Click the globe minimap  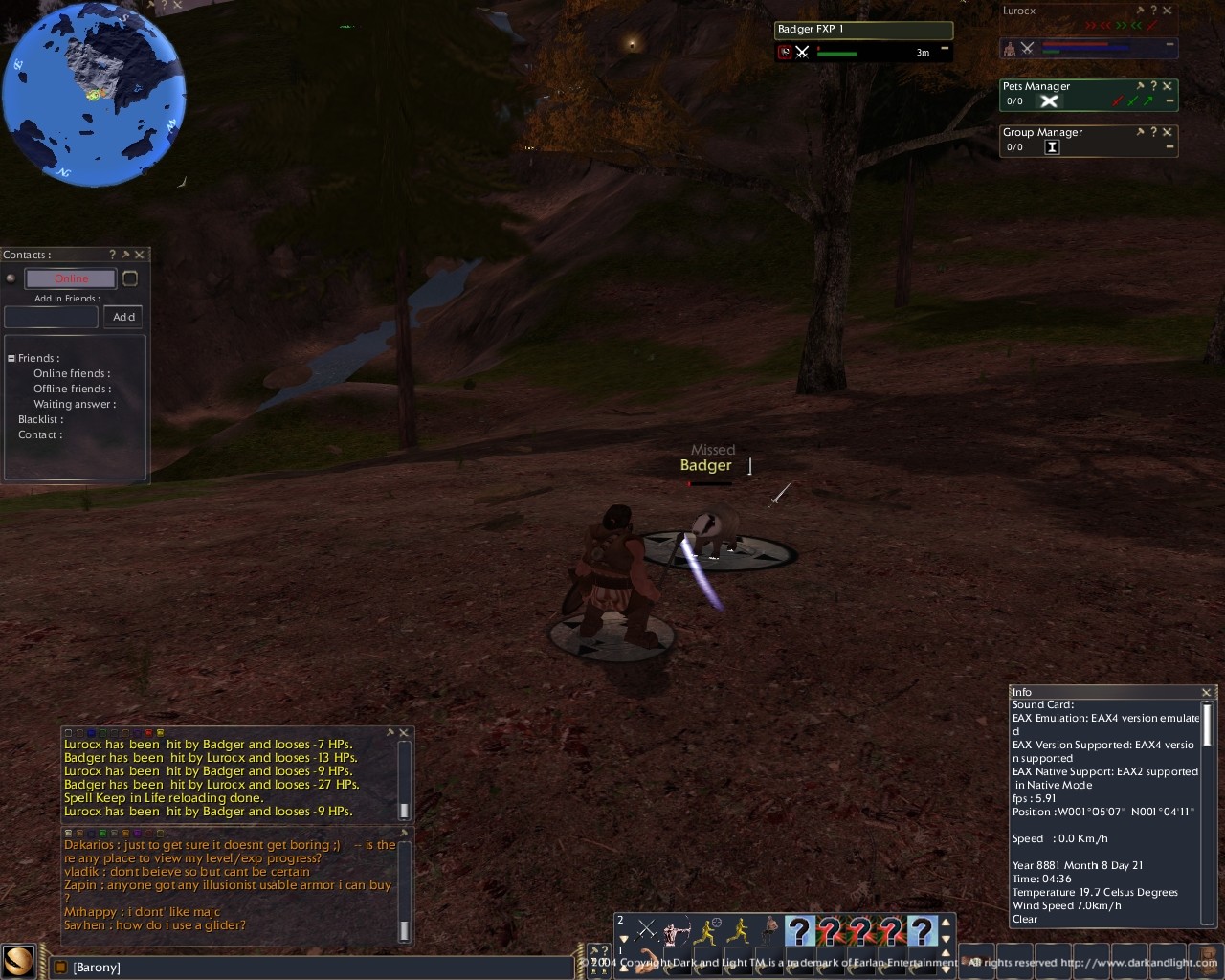pyautogui.click(x=94, y=94)
